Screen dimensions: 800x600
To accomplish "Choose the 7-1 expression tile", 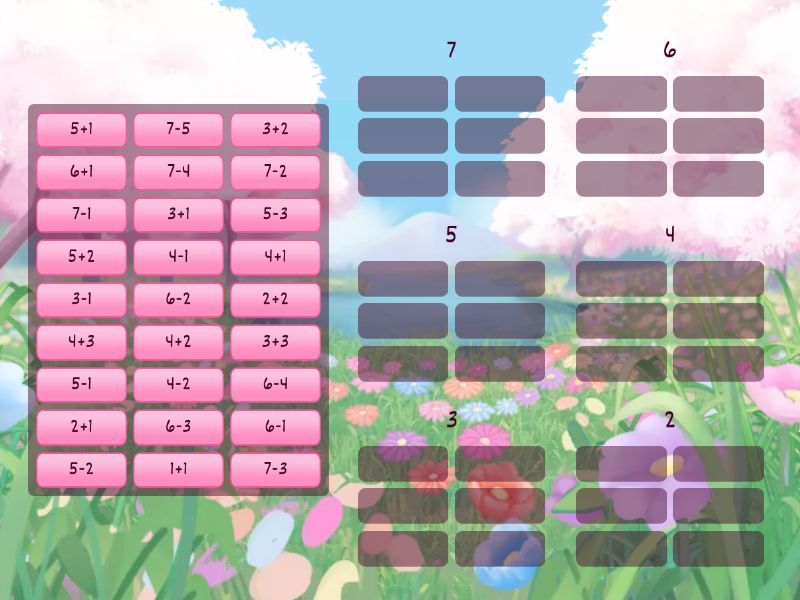I will point(81,214).
